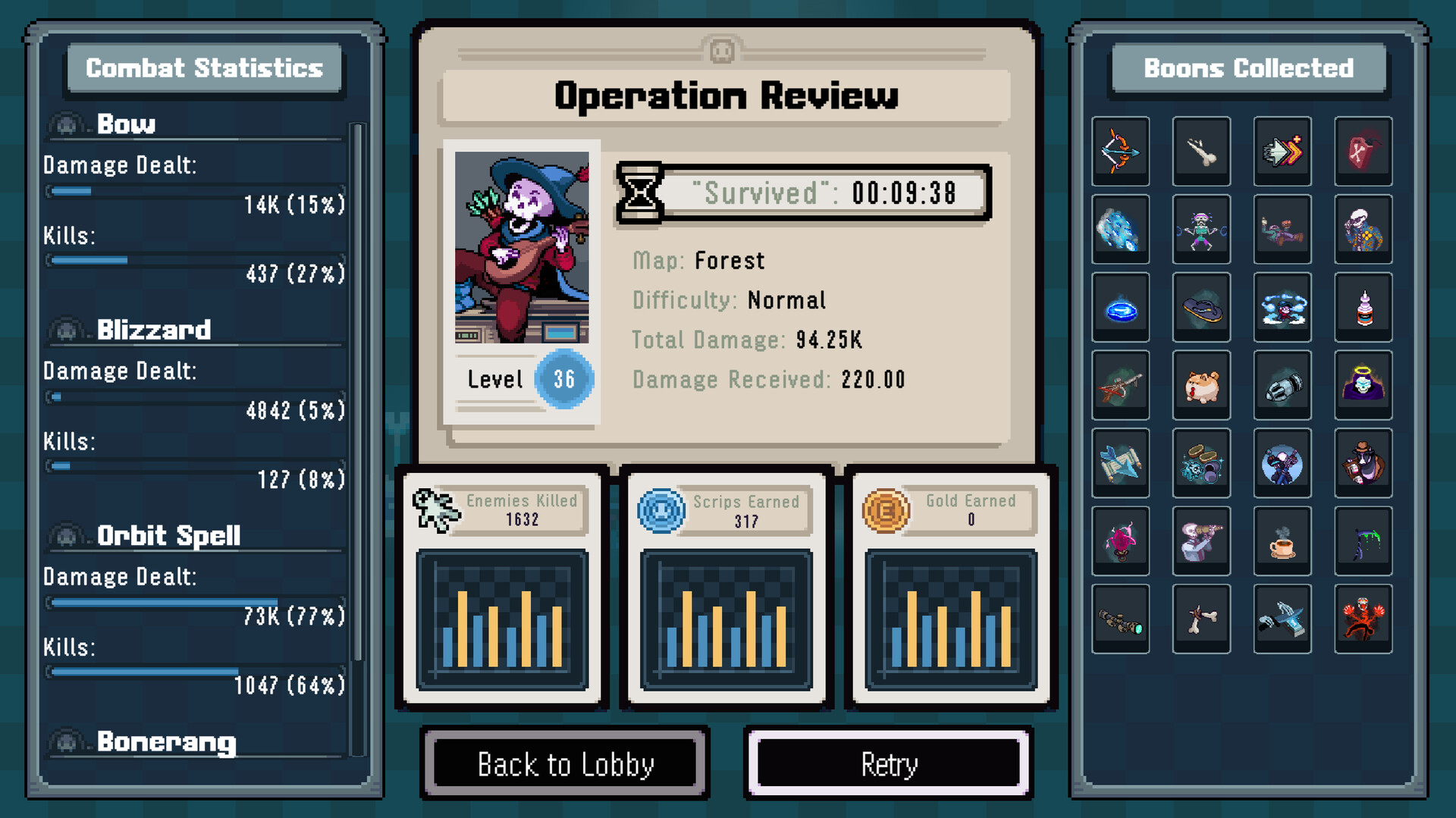Select the bow and arrow boon
Viewport: 1456px width, 818px height.
click(1120, 151)
